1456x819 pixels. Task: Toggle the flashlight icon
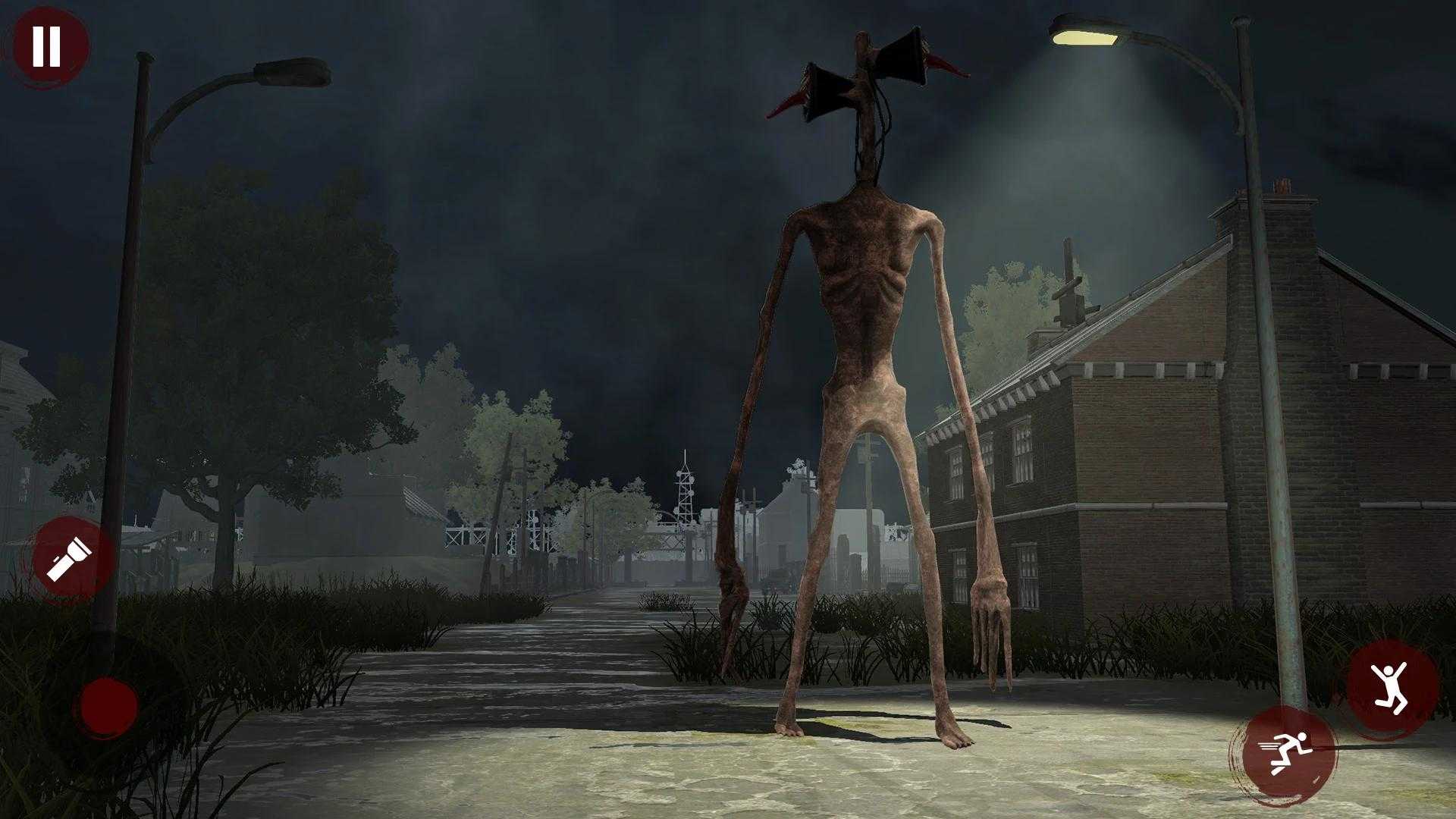pyautogui.click(x=69, y=559)
